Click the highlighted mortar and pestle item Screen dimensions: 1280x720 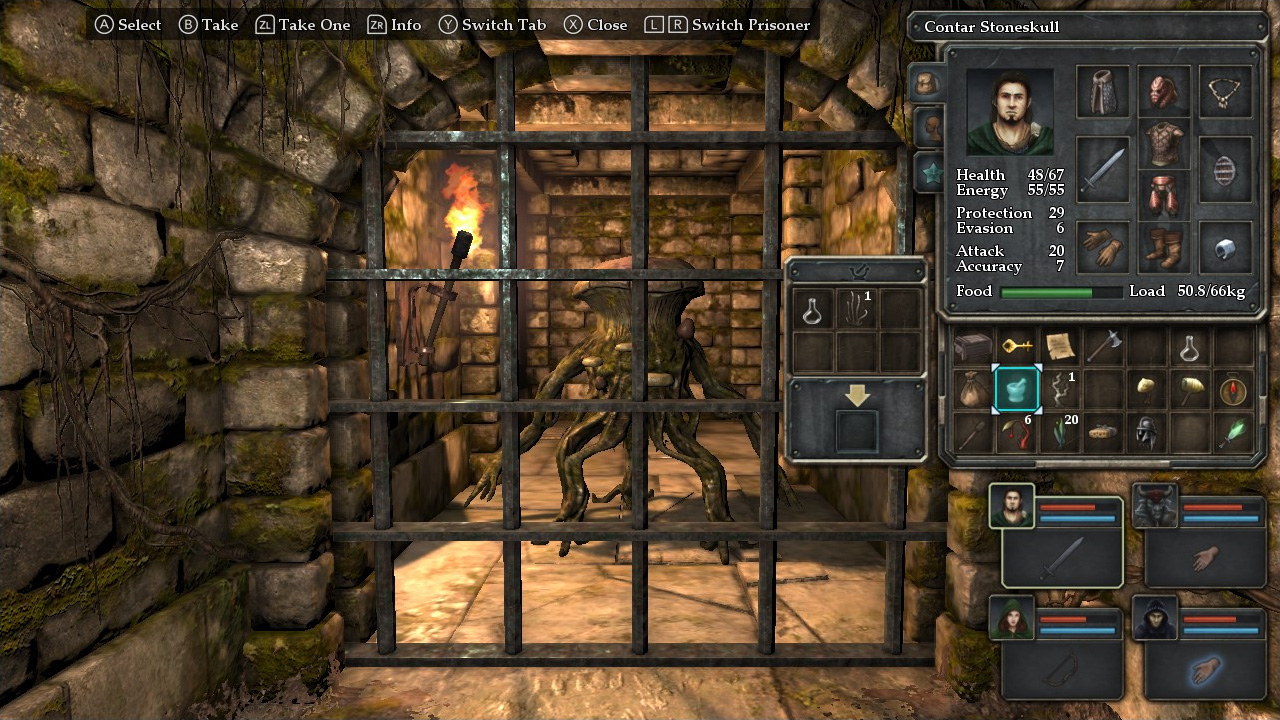tap(1018, 390)
